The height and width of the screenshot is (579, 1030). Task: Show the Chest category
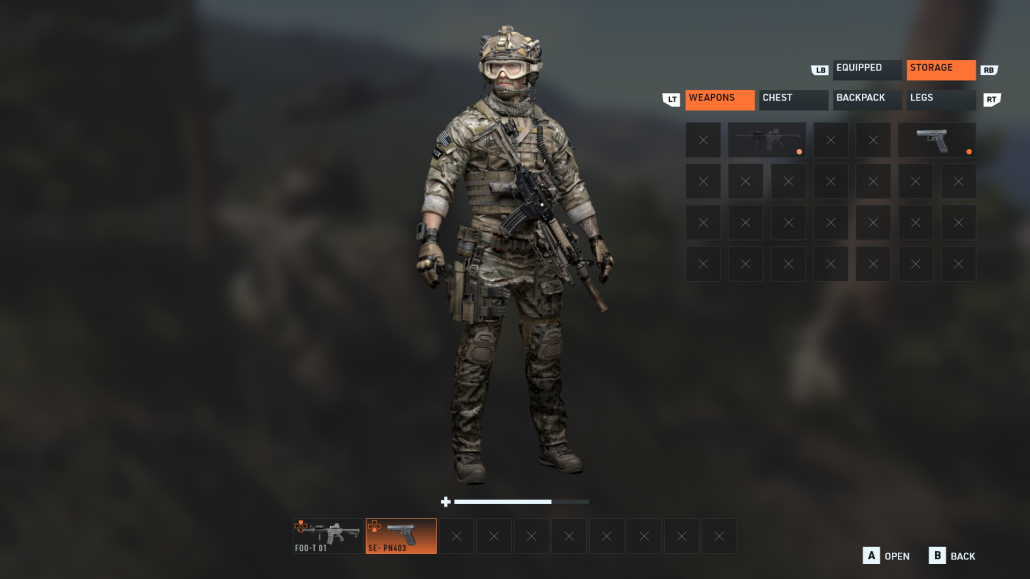pyautogui.click(x=794, y=99)
